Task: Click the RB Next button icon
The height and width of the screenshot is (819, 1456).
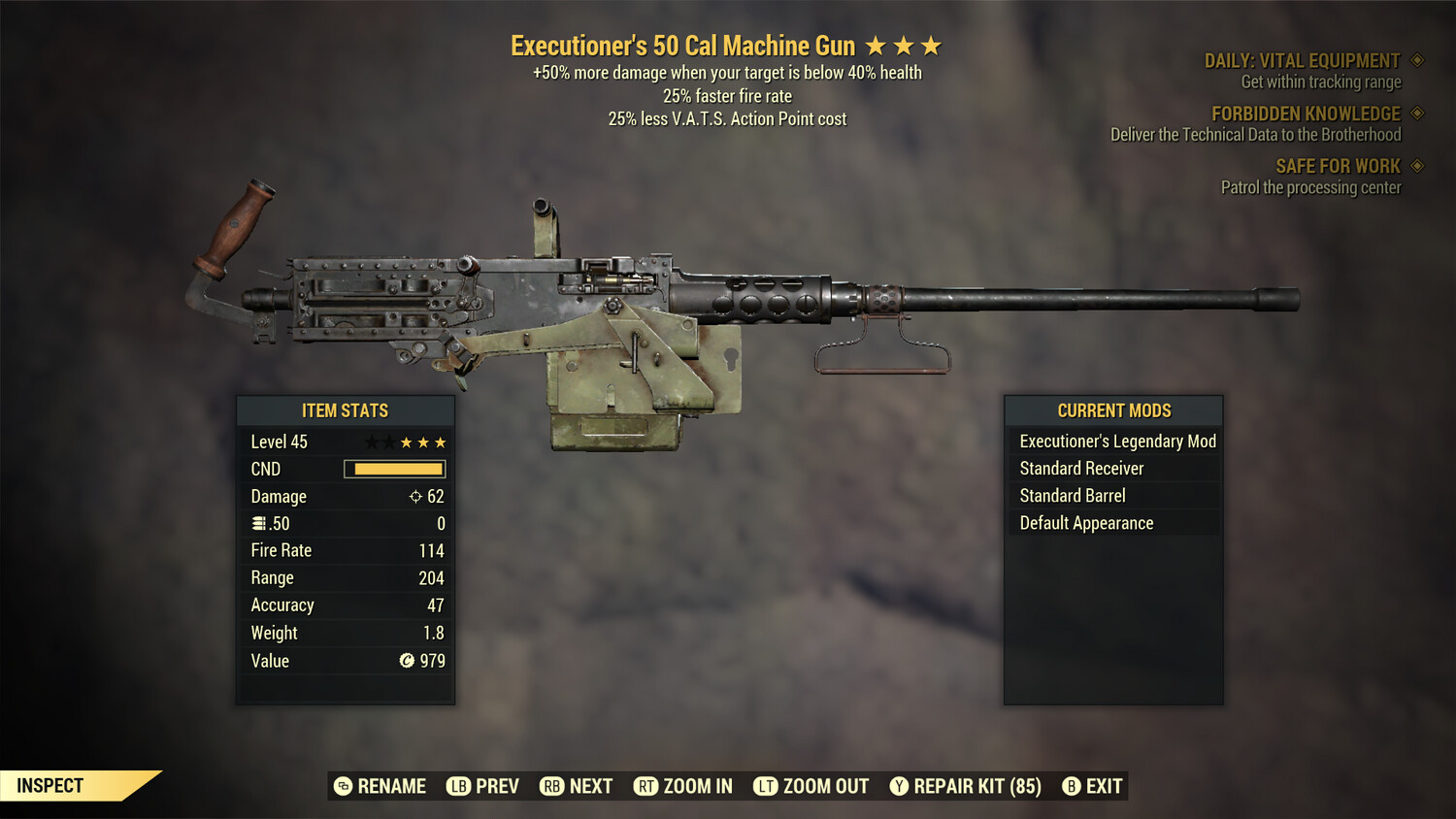Action: point(553,786)
